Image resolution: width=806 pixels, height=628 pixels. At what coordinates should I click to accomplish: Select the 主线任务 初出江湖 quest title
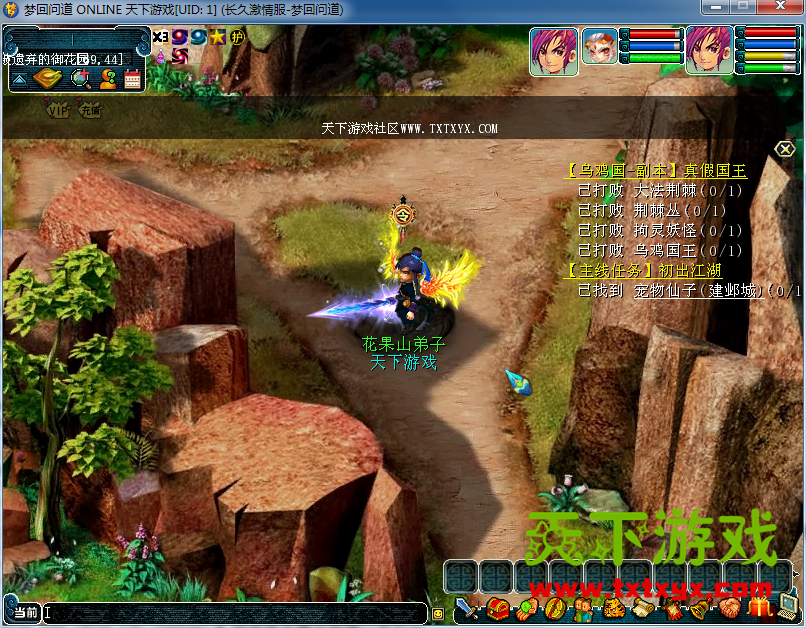[643, 271]
